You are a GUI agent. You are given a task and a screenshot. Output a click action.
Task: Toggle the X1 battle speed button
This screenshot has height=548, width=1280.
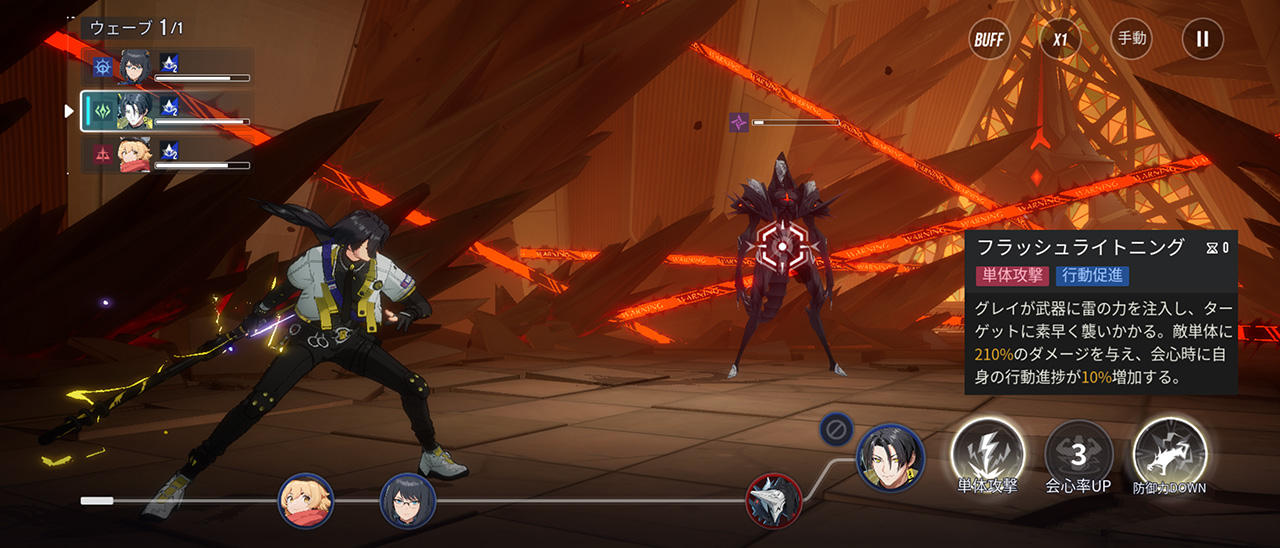[x=1060, y=40]
